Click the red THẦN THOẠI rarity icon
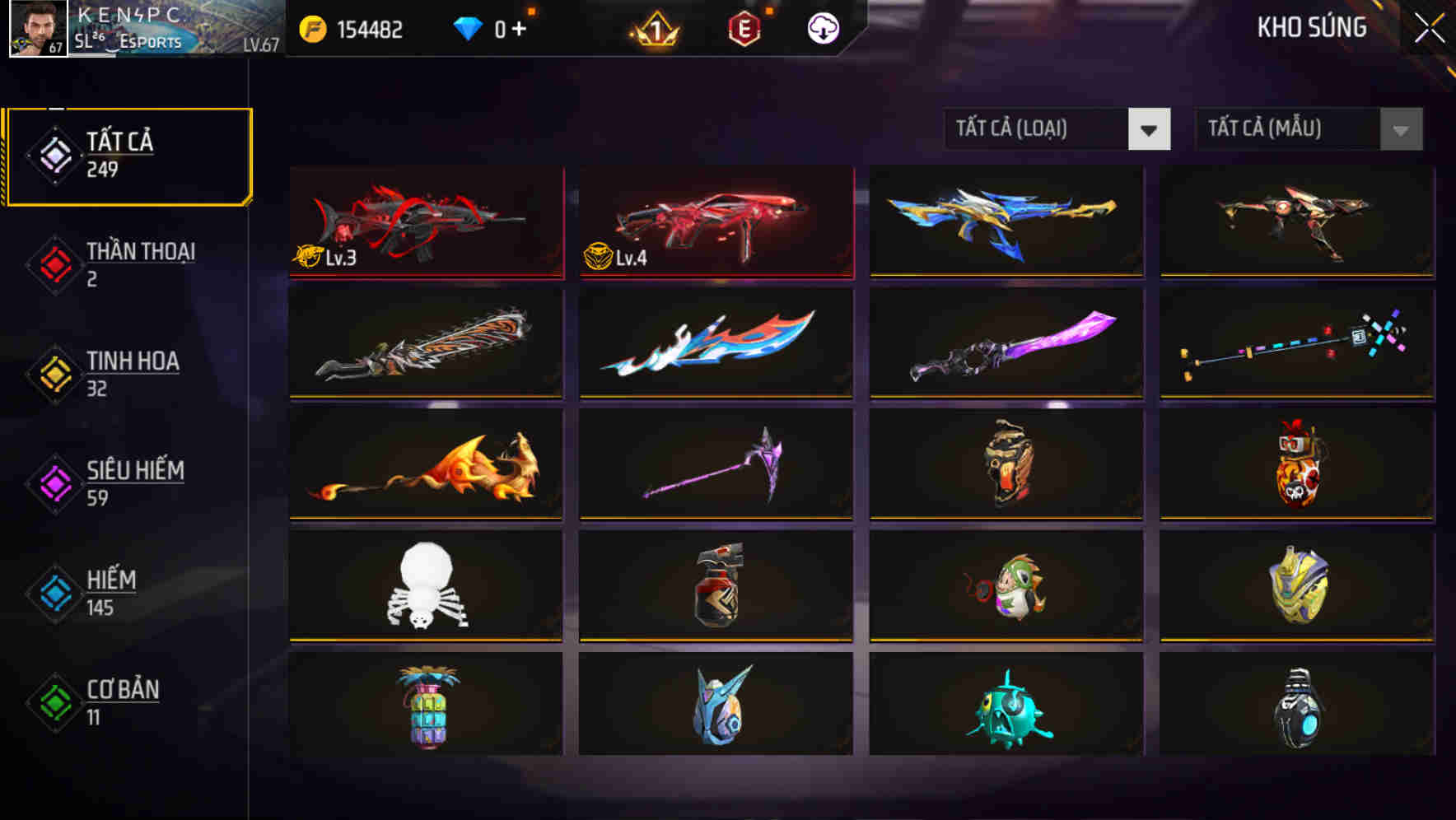Screen dimensions: 1456x820 [x=54, y=263]
